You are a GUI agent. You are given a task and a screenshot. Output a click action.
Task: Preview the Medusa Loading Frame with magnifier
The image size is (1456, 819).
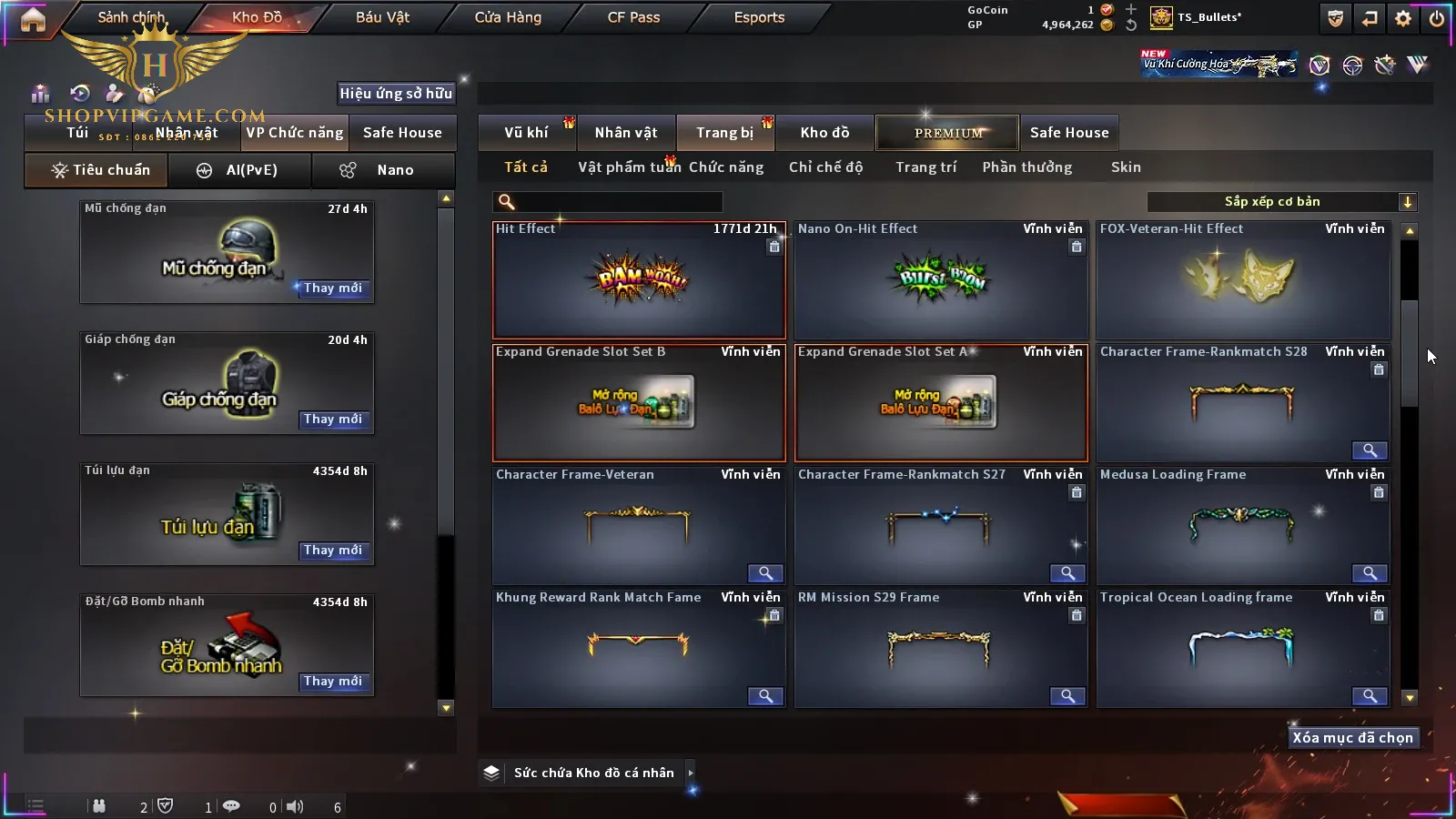point(1369,573)
